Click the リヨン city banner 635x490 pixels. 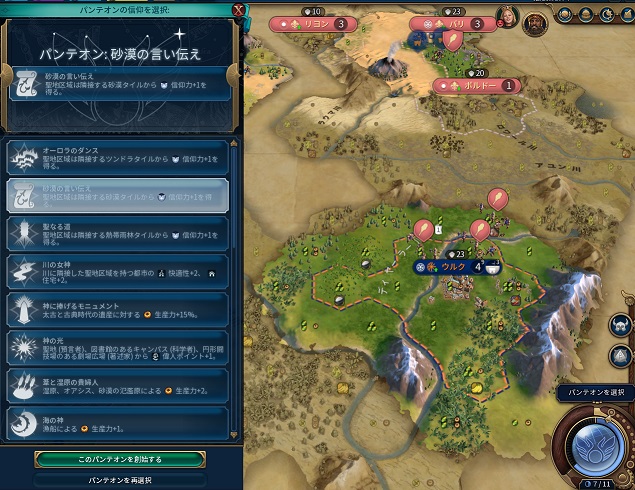[318, 23]
